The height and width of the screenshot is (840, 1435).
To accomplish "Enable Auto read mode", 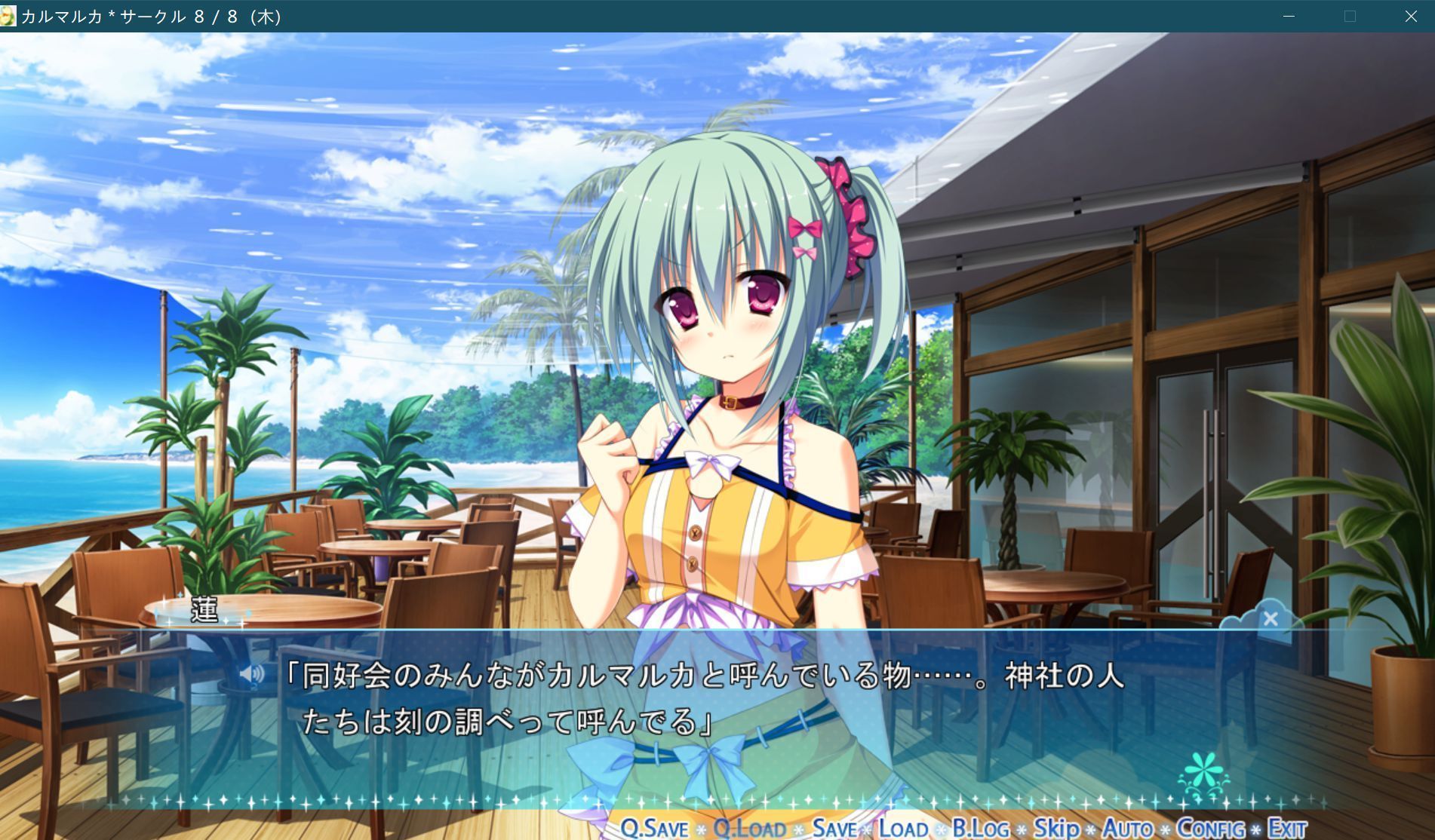I will tap(1124, 827).
